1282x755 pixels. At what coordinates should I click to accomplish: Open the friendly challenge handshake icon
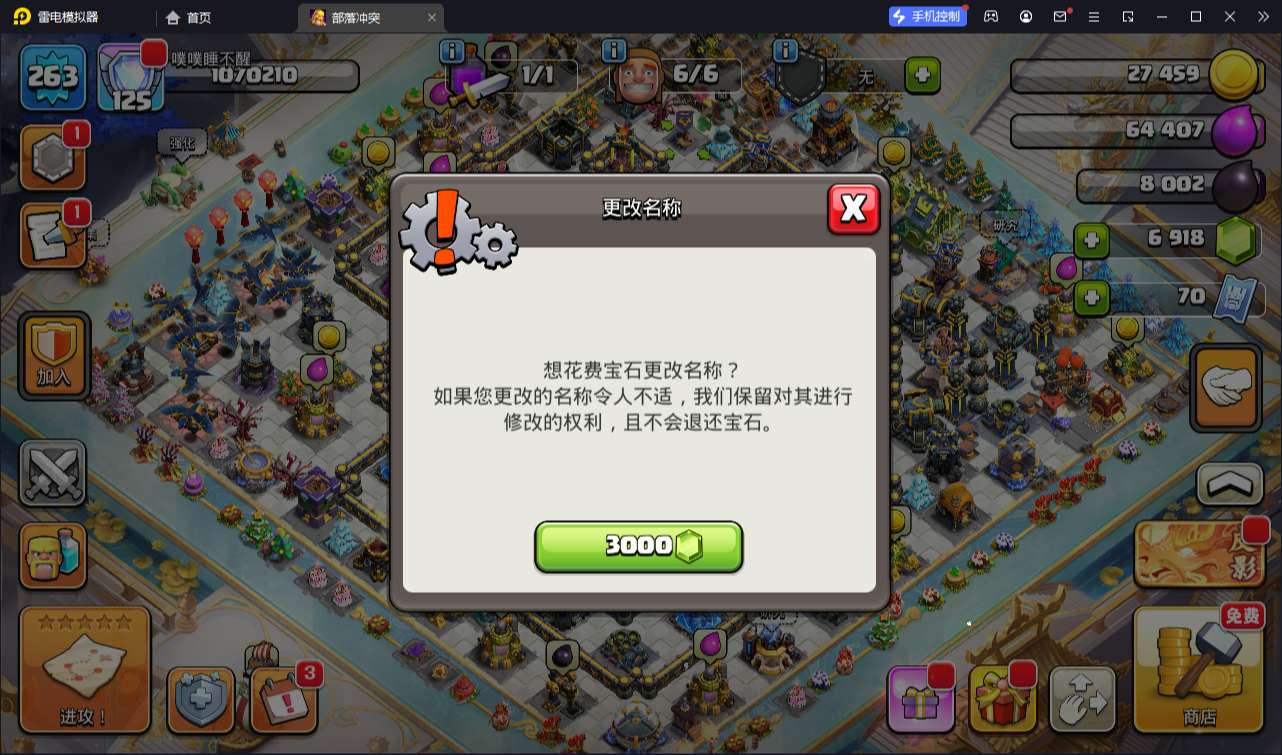1228,388
